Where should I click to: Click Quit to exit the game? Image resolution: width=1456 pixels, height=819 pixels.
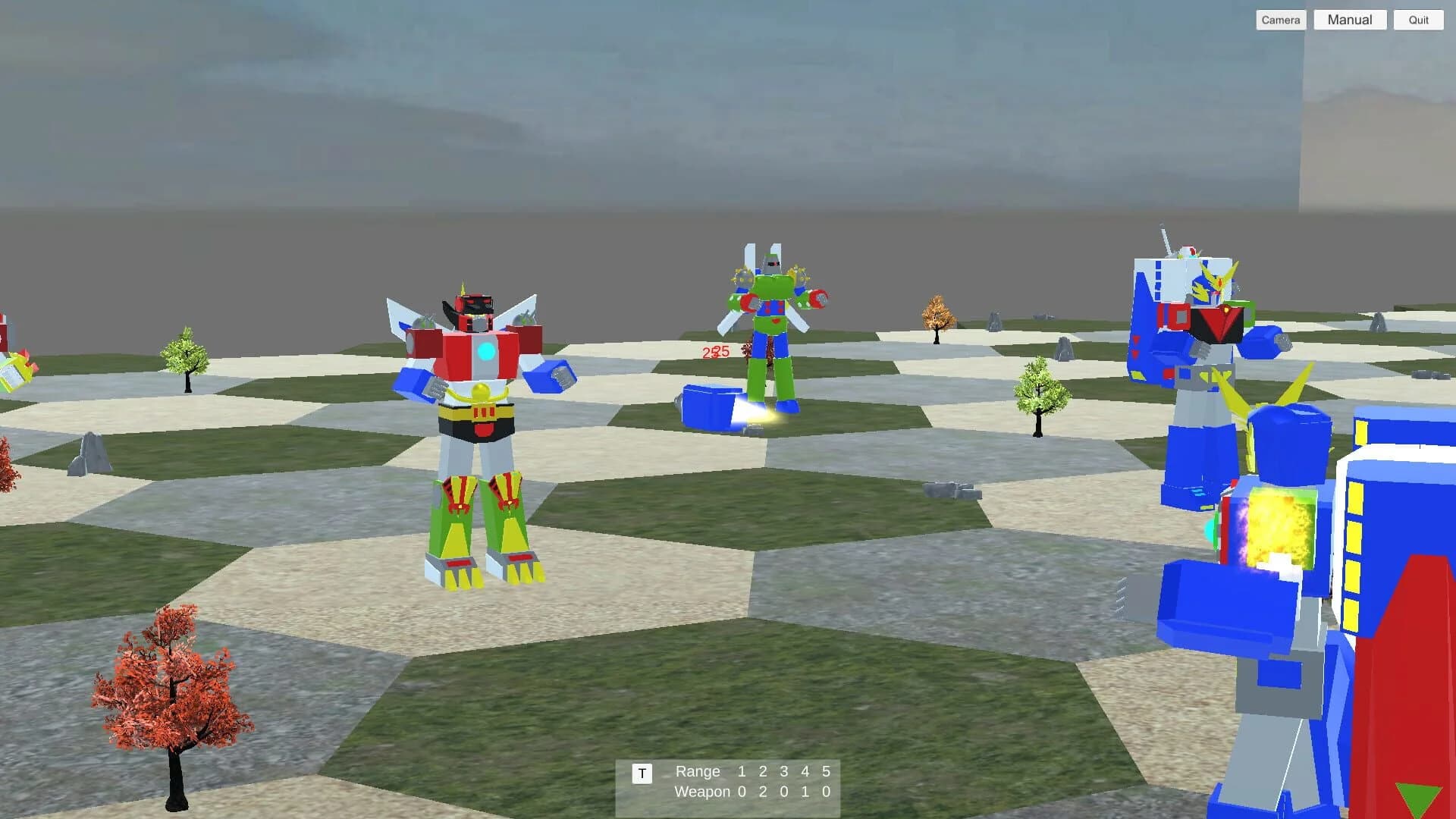1417,20
